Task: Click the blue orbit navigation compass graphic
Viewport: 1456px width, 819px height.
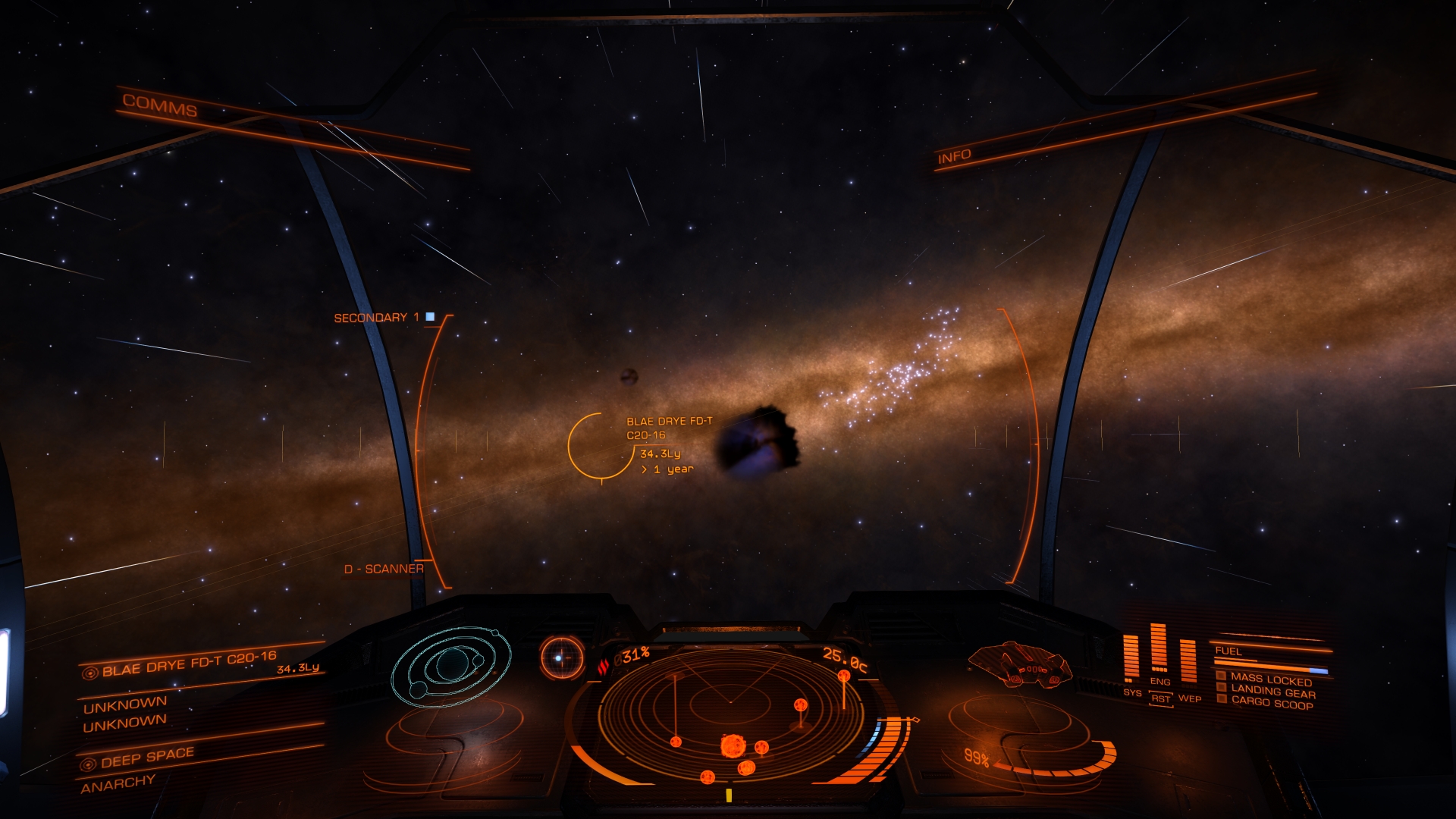Action: click(450, 666)
